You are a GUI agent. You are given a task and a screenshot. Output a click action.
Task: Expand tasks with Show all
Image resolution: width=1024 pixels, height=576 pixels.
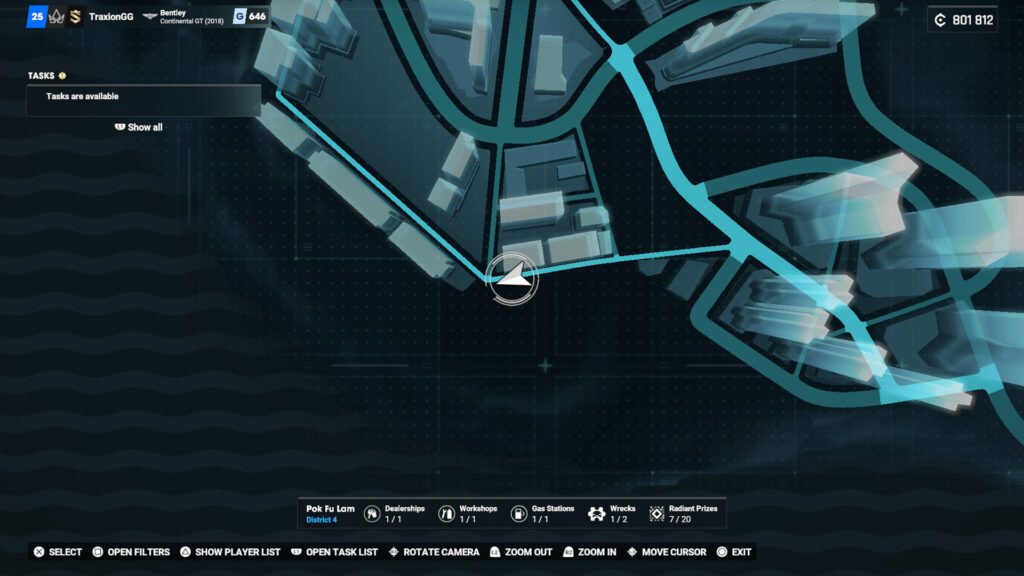[139, 127]
